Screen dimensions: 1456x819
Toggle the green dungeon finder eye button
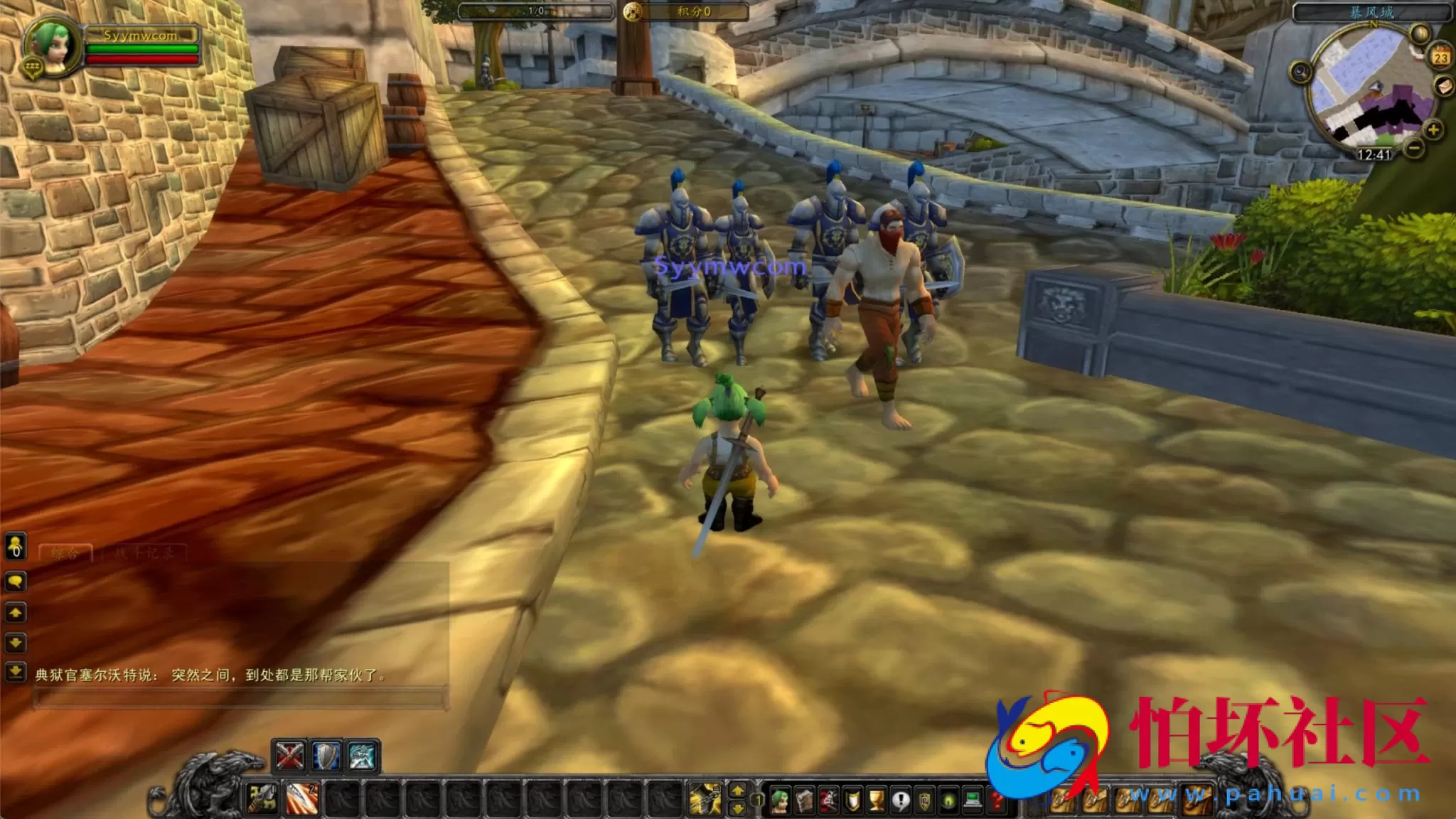(949, 801)
